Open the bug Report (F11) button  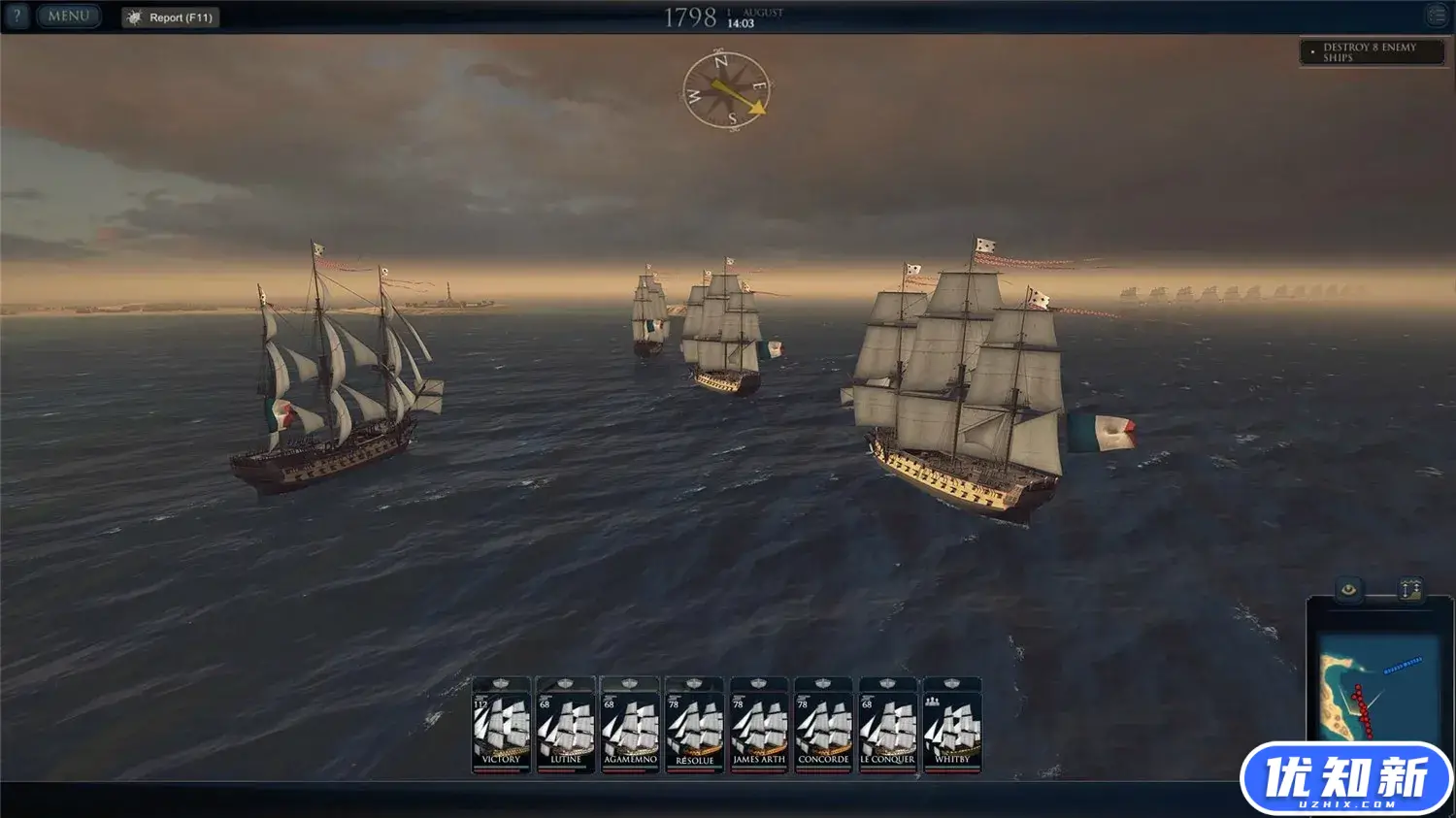(x=171, y=17)
